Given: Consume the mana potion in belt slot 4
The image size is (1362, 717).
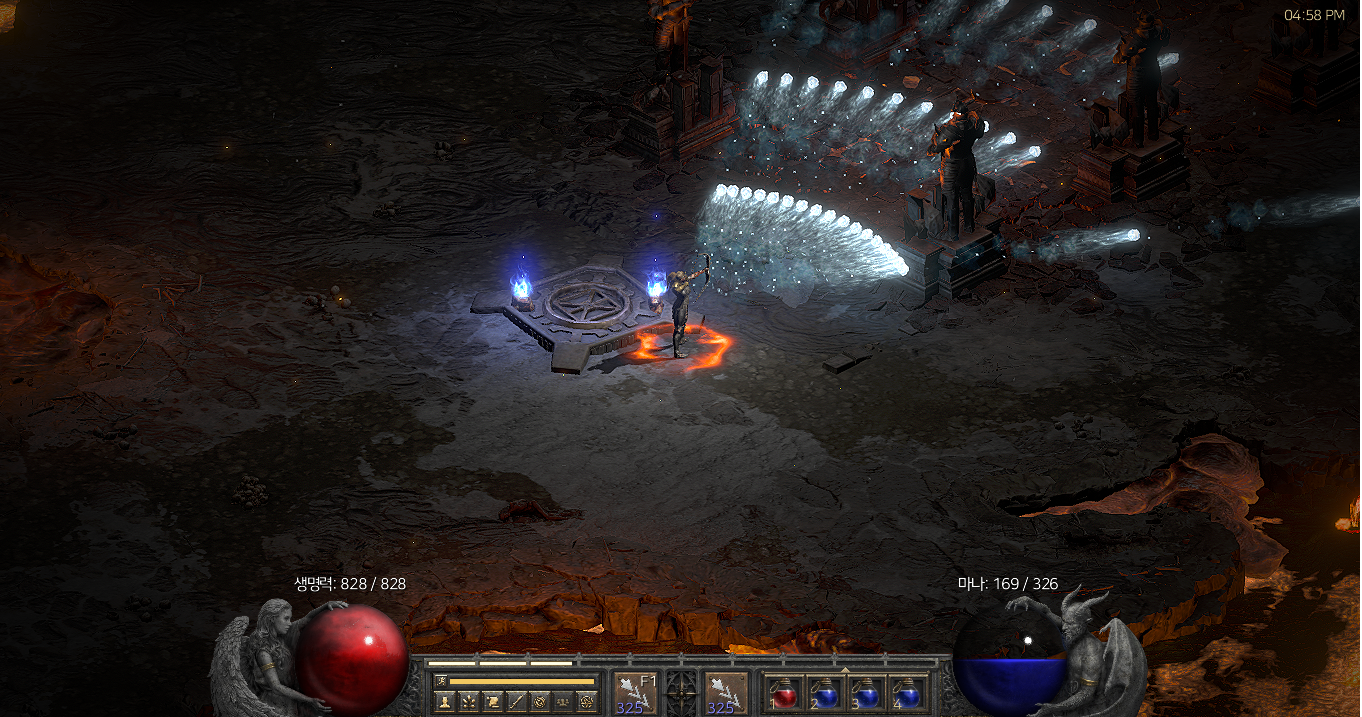Looking at the screenshot, I should coord(907,693).
